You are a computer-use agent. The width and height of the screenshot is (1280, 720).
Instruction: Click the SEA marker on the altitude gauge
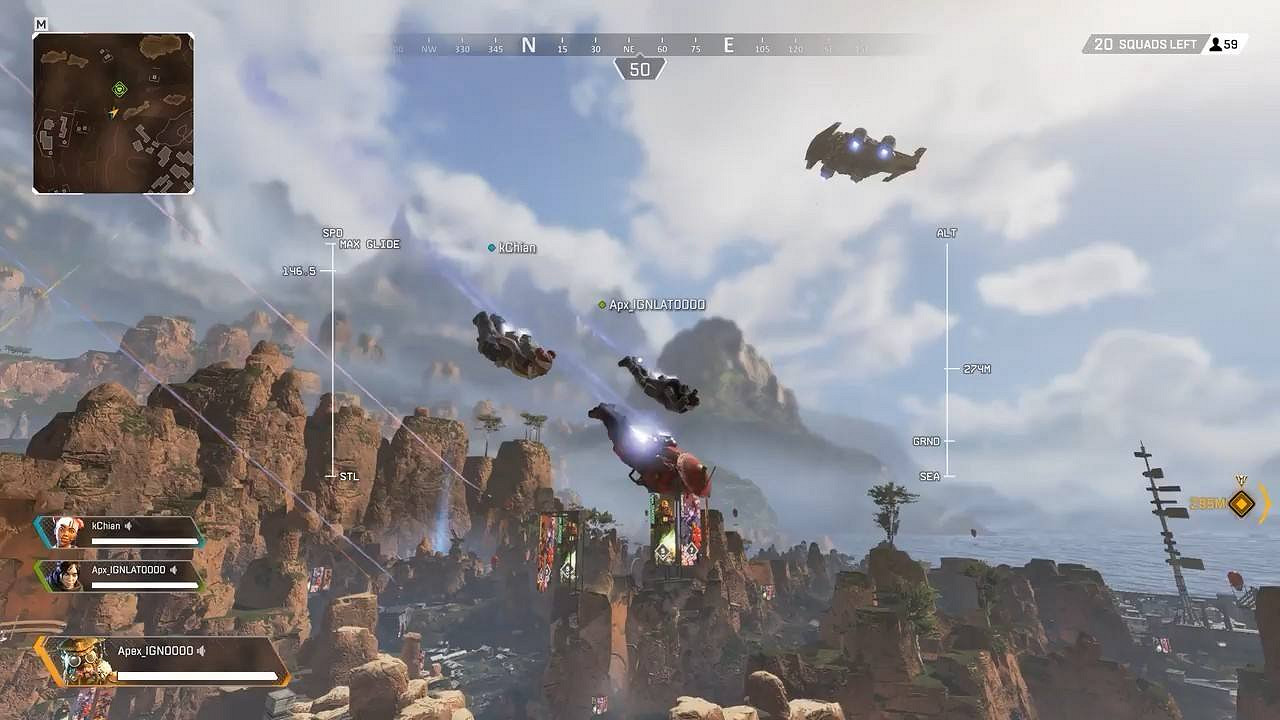click(930, 476)
